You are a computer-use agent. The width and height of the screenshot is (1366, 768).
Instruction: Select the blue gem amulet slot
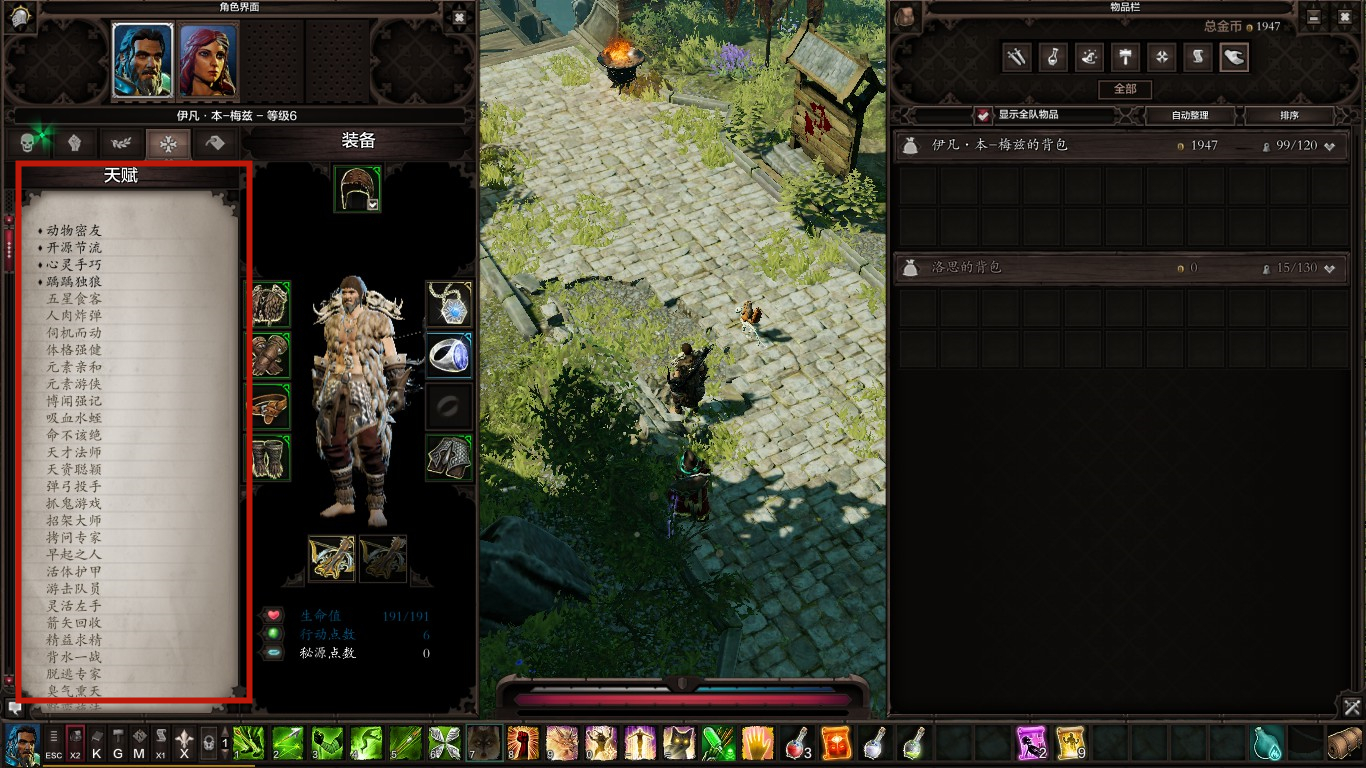pos(449,304)
